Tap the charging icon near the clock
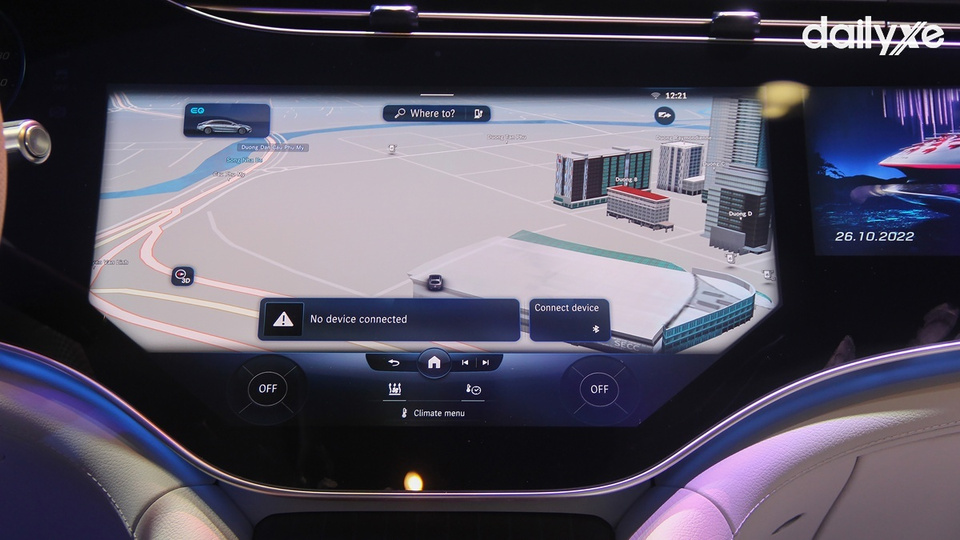Viewport: 960px width, 540px height. [664, 116]
